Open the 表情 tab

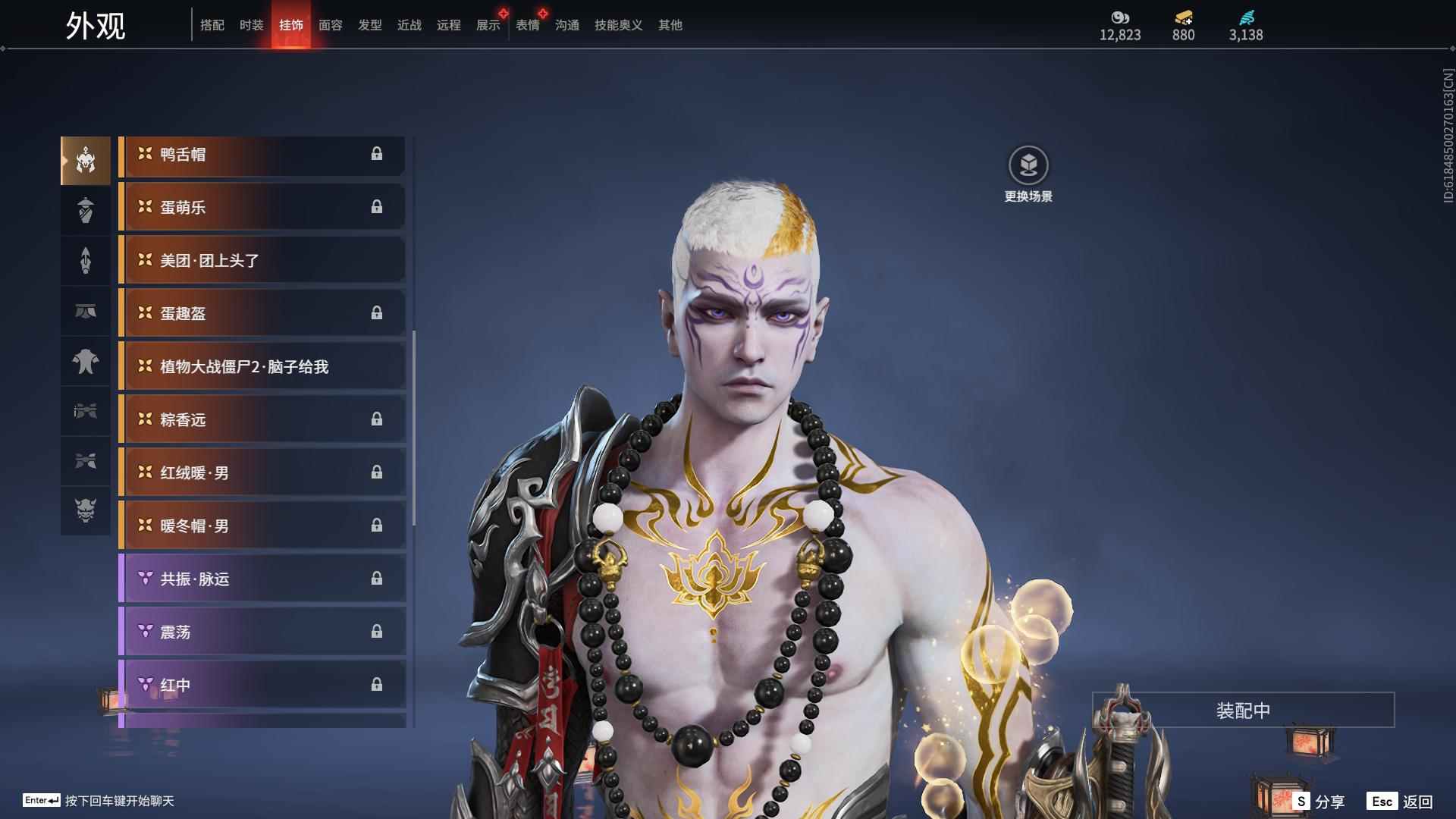[527, 25]
